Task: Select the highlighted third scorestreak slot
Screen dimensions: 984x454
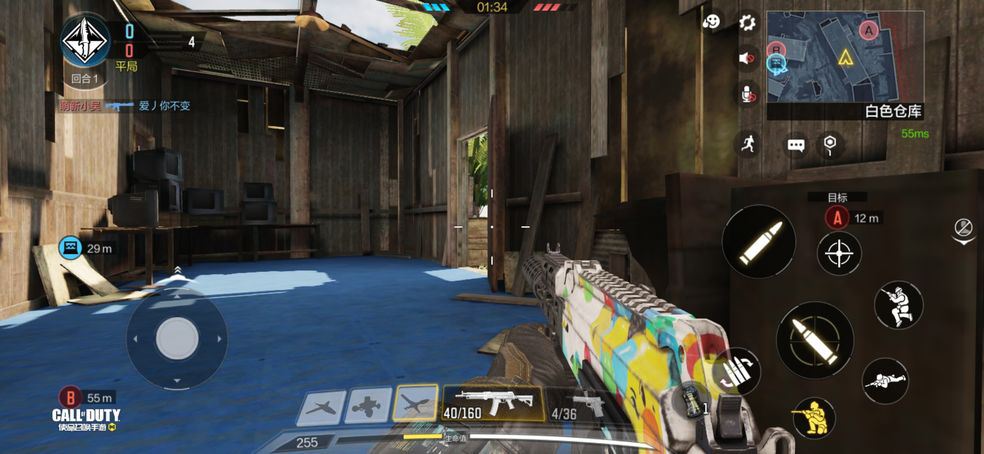Action: pyautogui.click(x=417, y=405)
